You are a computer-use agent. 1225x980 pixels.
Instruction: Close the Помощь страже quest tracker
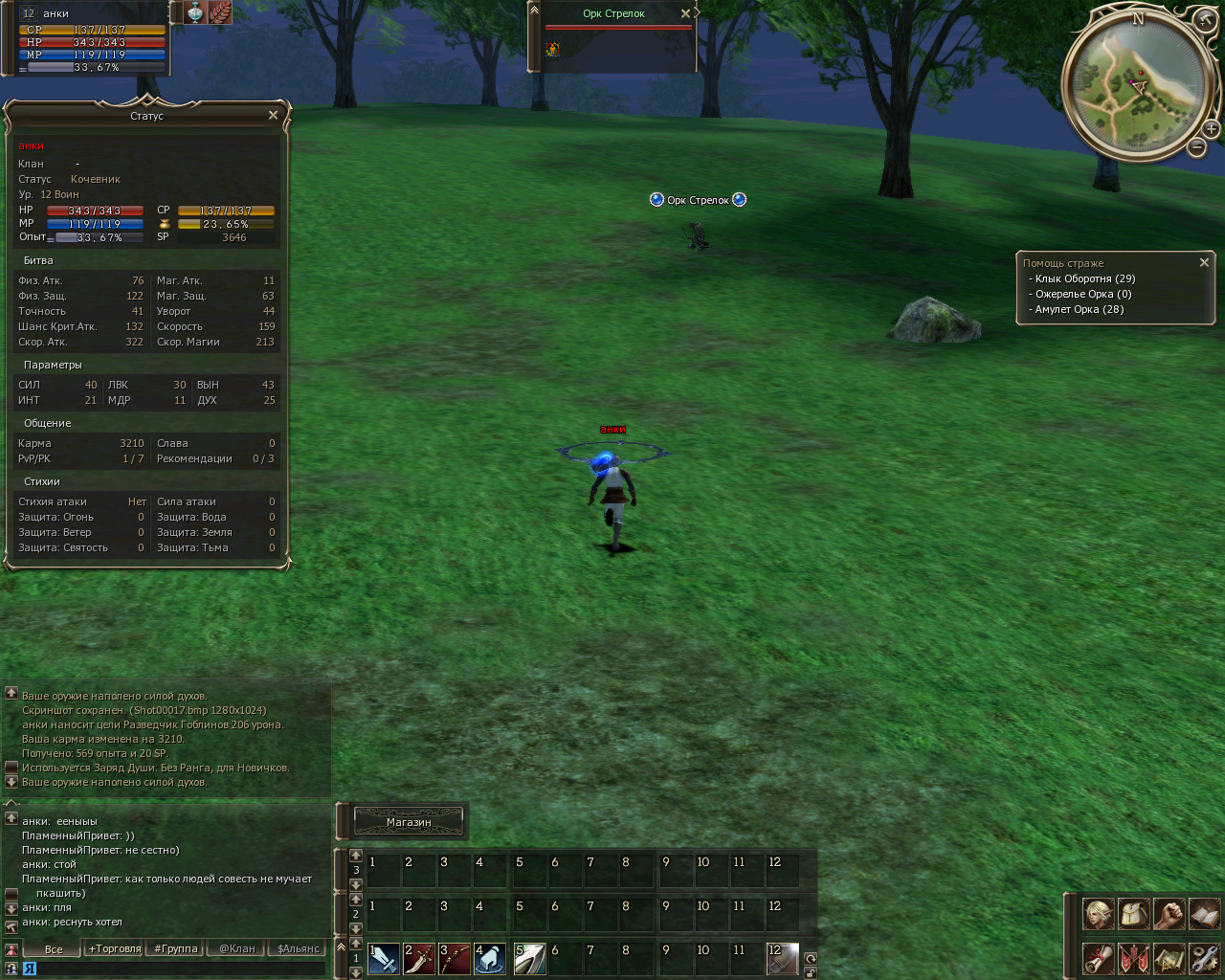coord(1204,262)
